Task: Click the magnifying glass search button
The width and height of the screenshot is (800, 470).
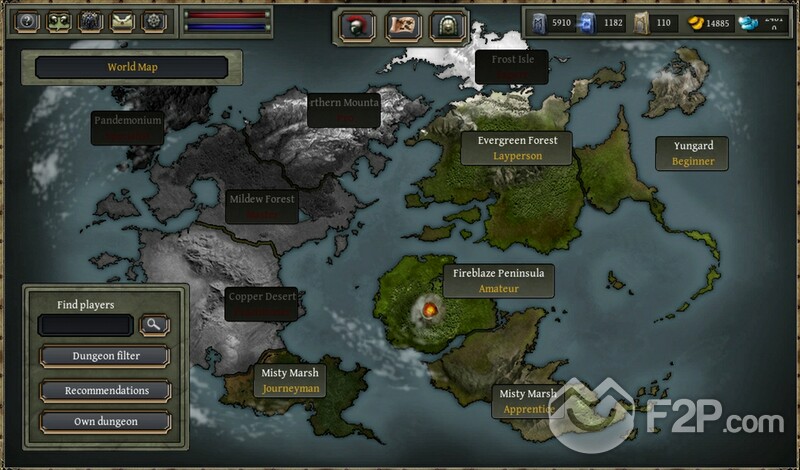Action: (155, 325)
